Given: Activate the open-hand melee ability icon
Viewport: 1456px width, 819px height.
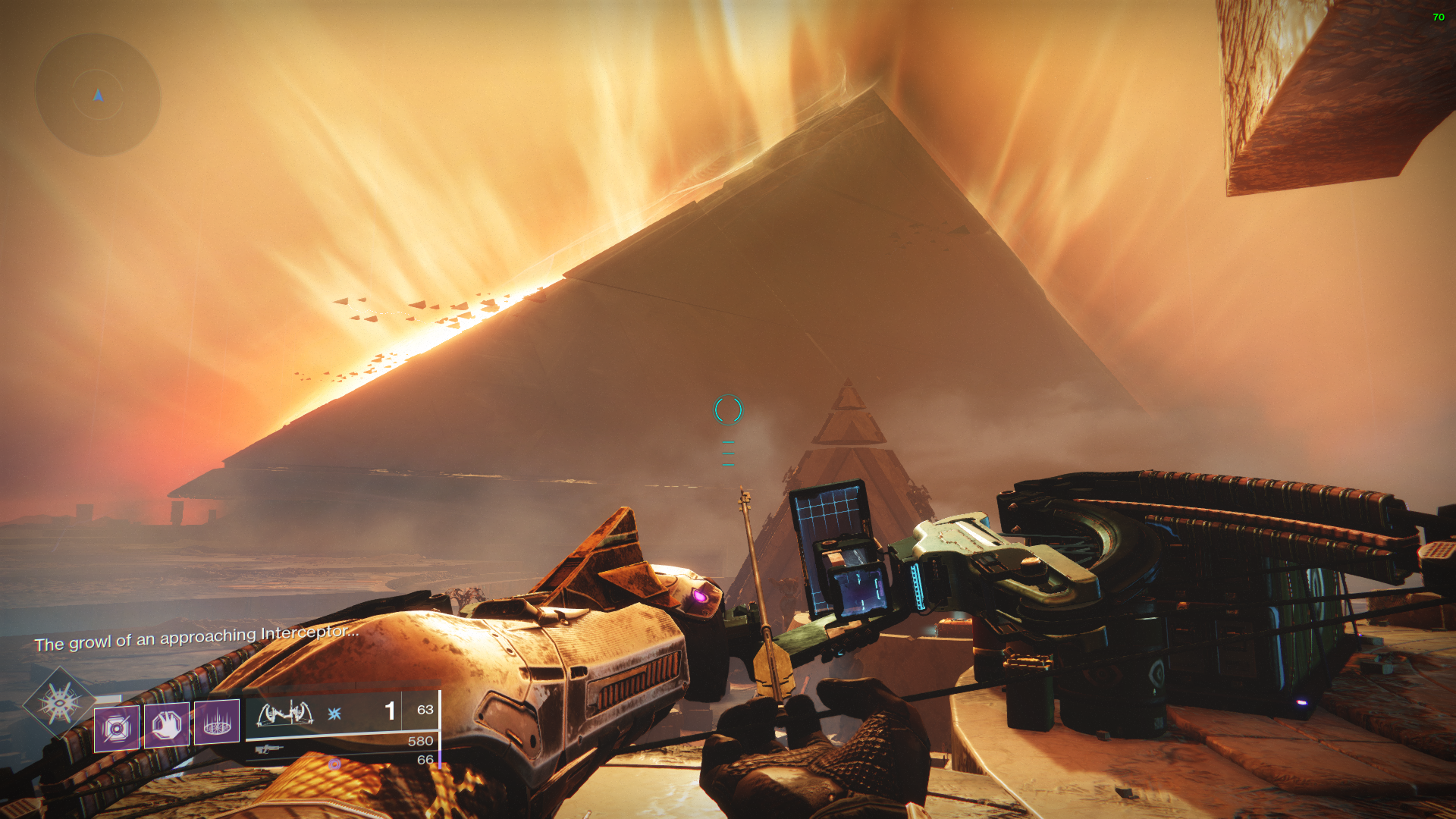Looking at the screenshot, I should (x=167, y=725).
